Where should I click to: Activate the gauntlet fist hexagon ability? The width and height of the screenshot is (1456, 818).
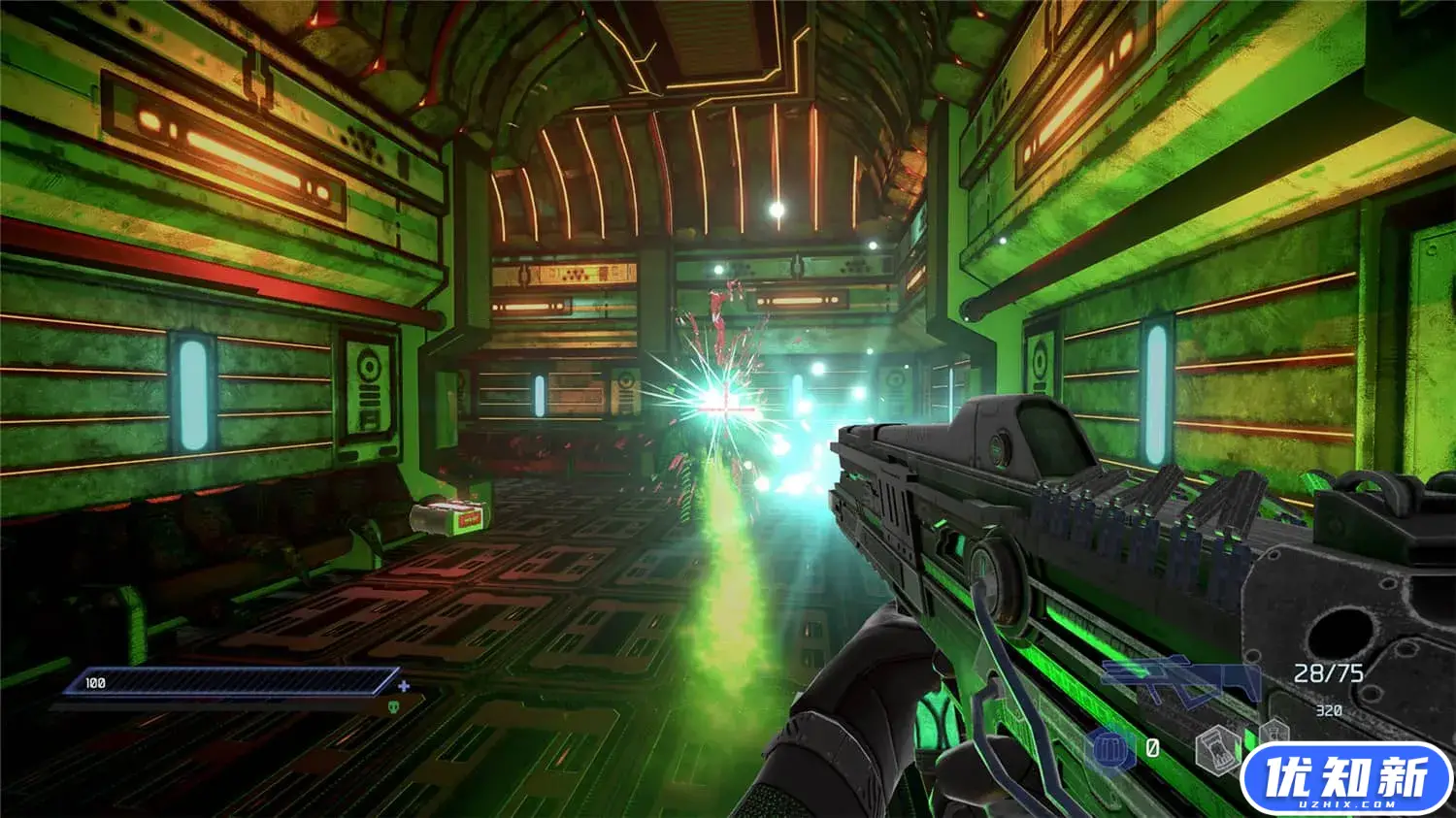click(1215, 750)
